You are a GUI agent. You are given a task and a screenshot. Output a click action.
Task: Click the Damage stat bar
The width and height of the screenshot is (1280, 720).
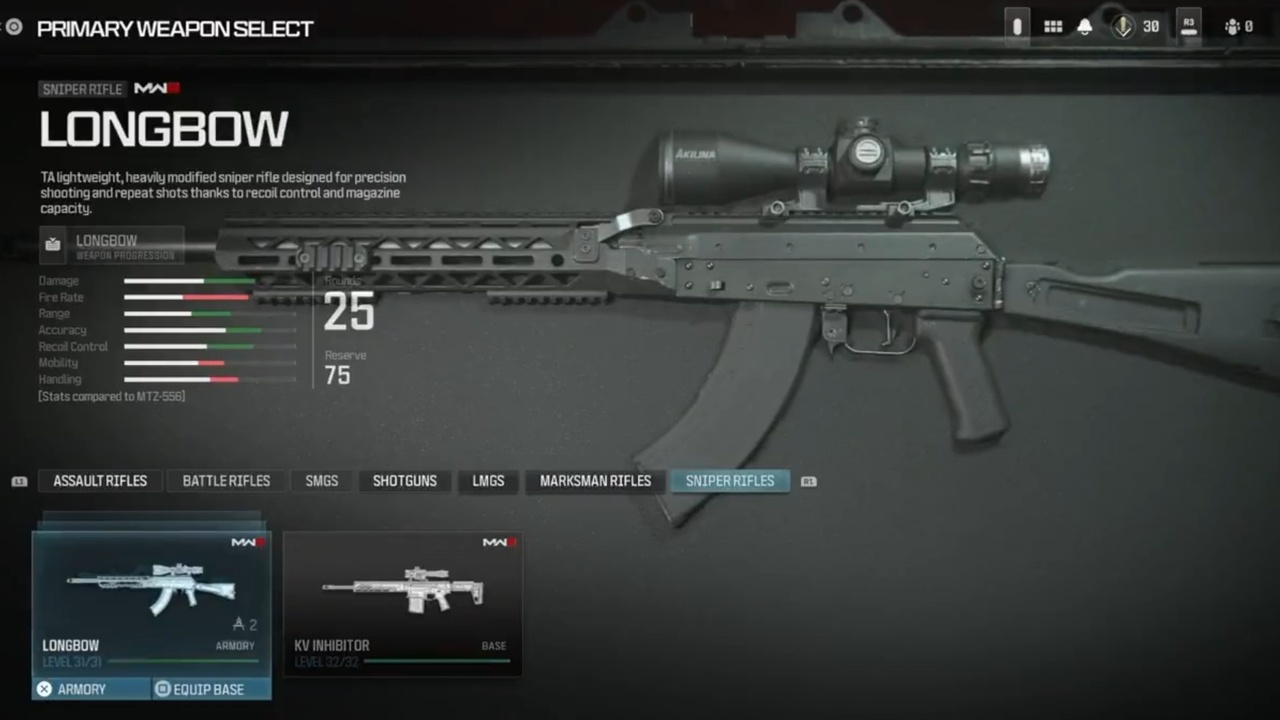190,281
